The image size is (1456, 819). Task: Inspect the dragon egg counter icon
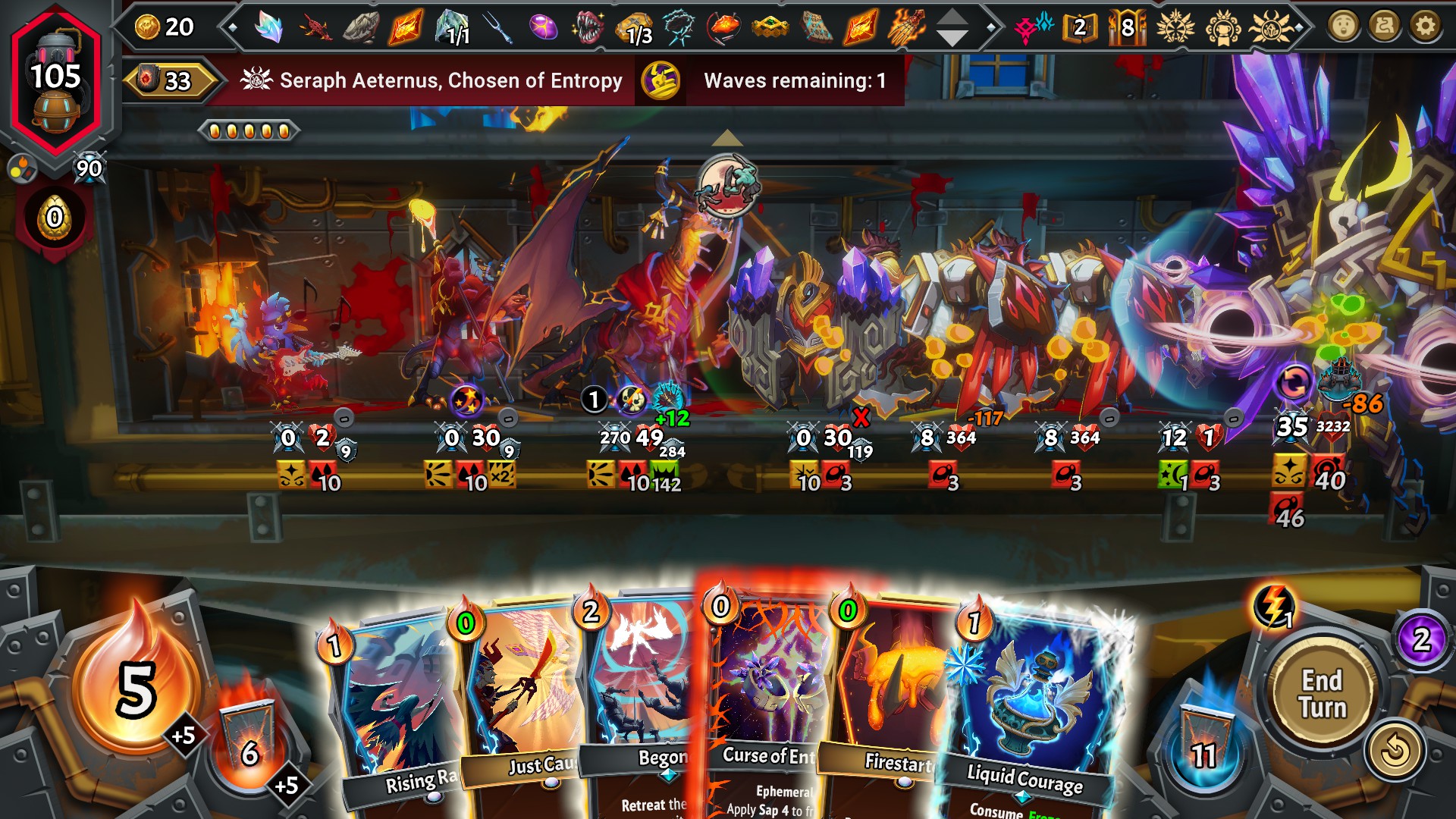click(55, 218)
